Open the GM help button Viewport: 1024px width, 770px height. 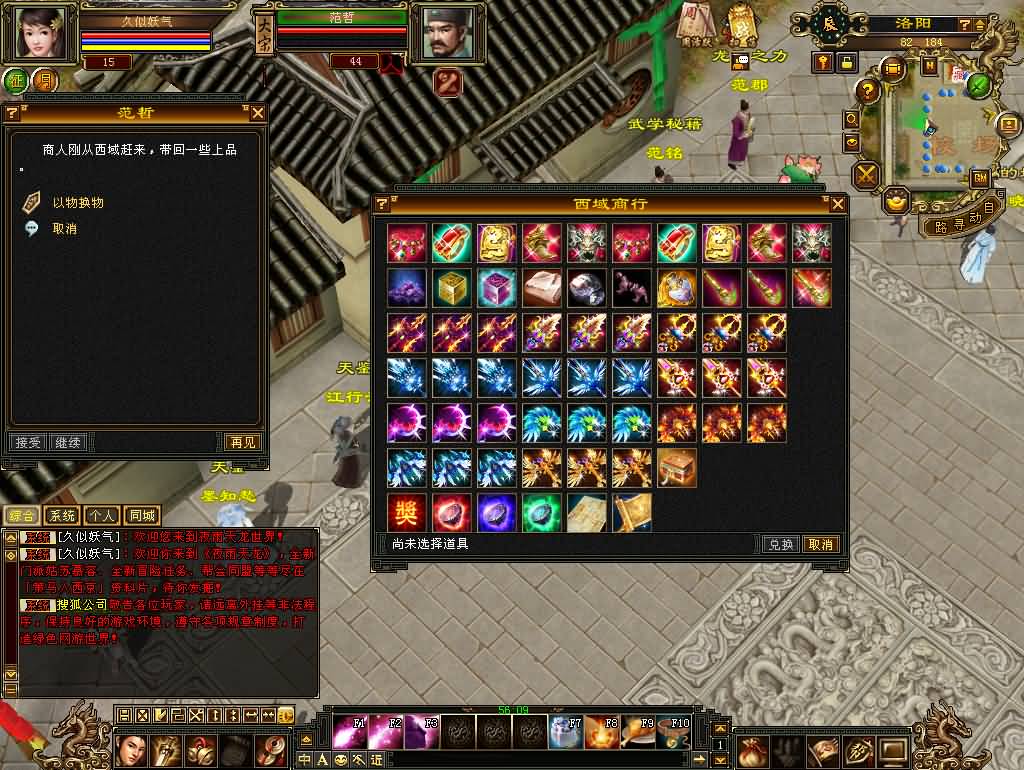pos(980,177)
